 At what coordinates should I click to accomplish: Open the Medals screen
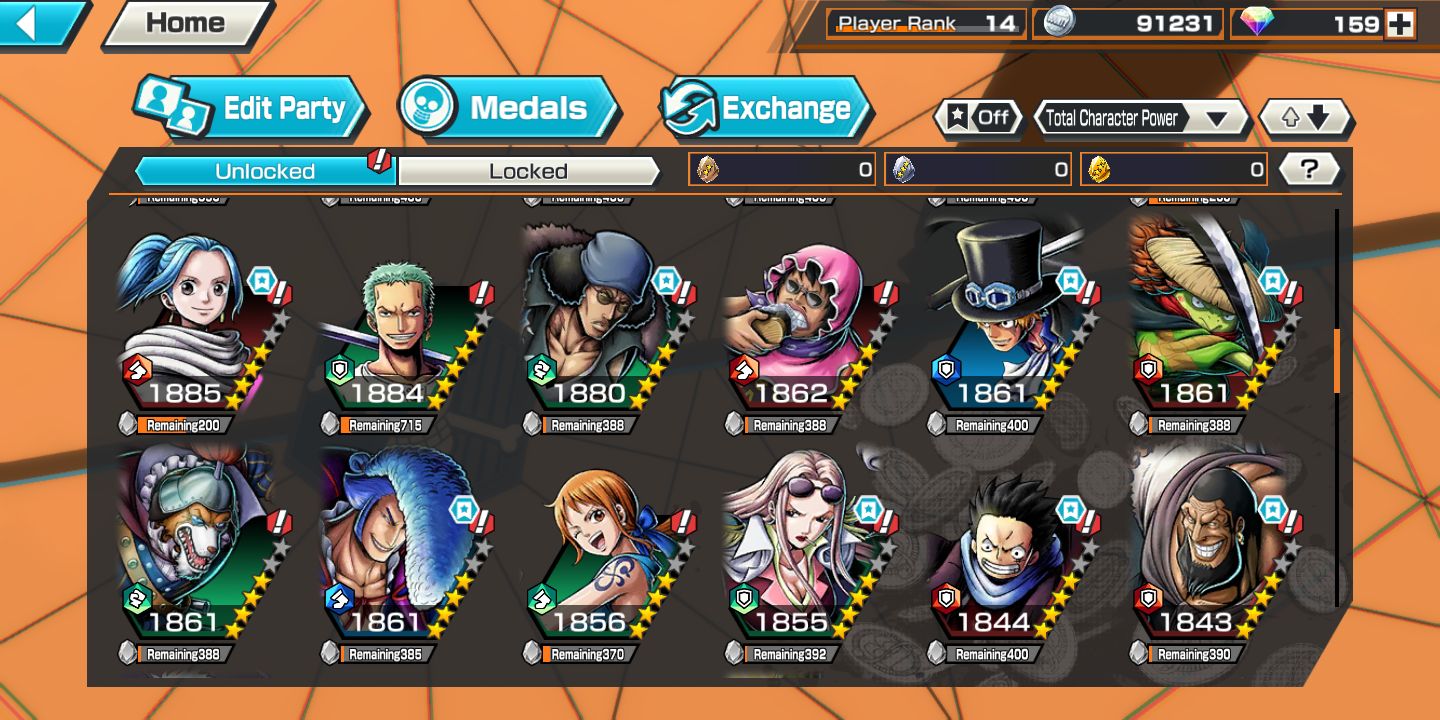tap(508, 108)
